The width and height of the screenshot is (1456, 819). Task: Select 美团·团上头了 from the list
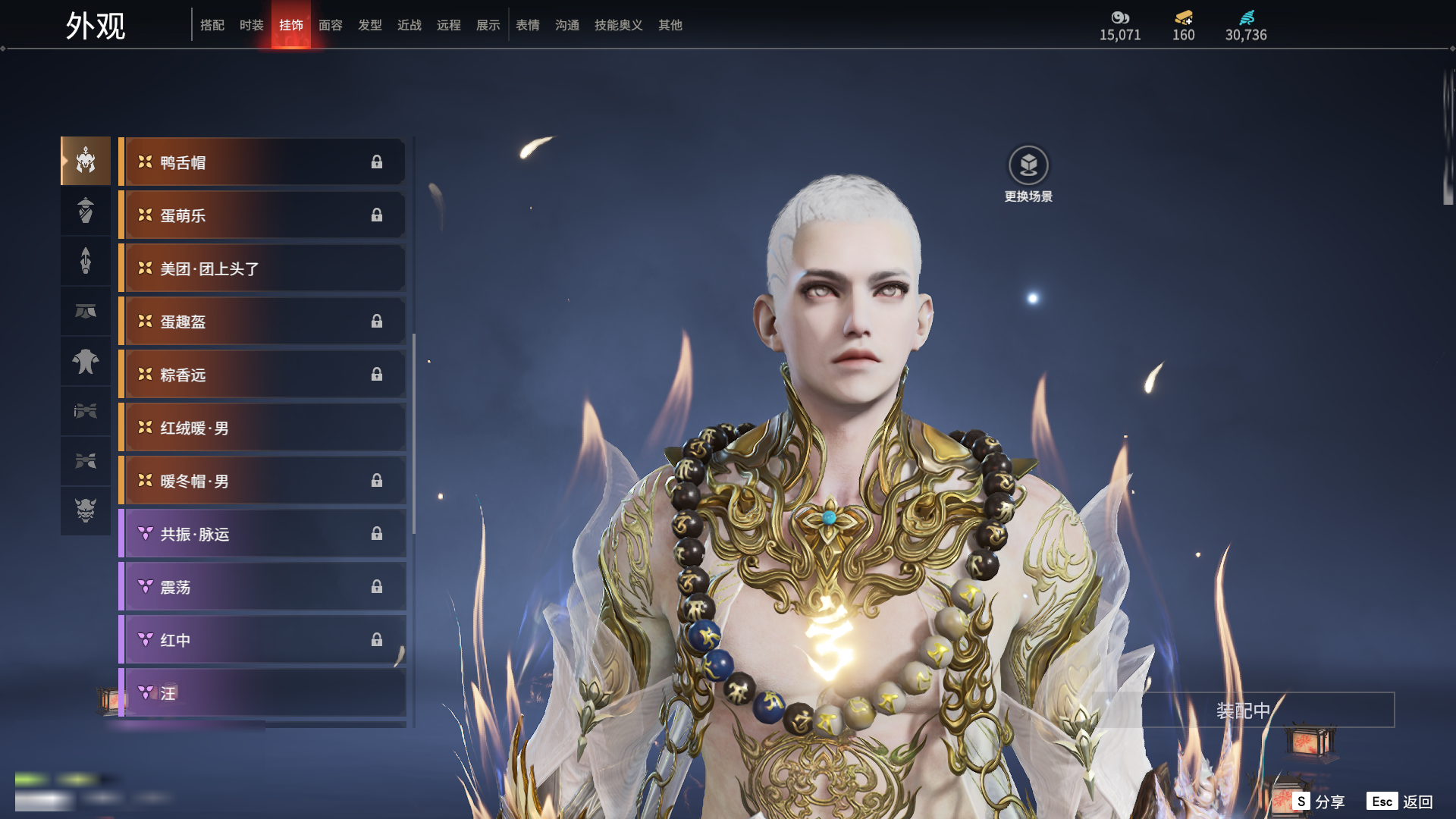(x=262, y=268)
